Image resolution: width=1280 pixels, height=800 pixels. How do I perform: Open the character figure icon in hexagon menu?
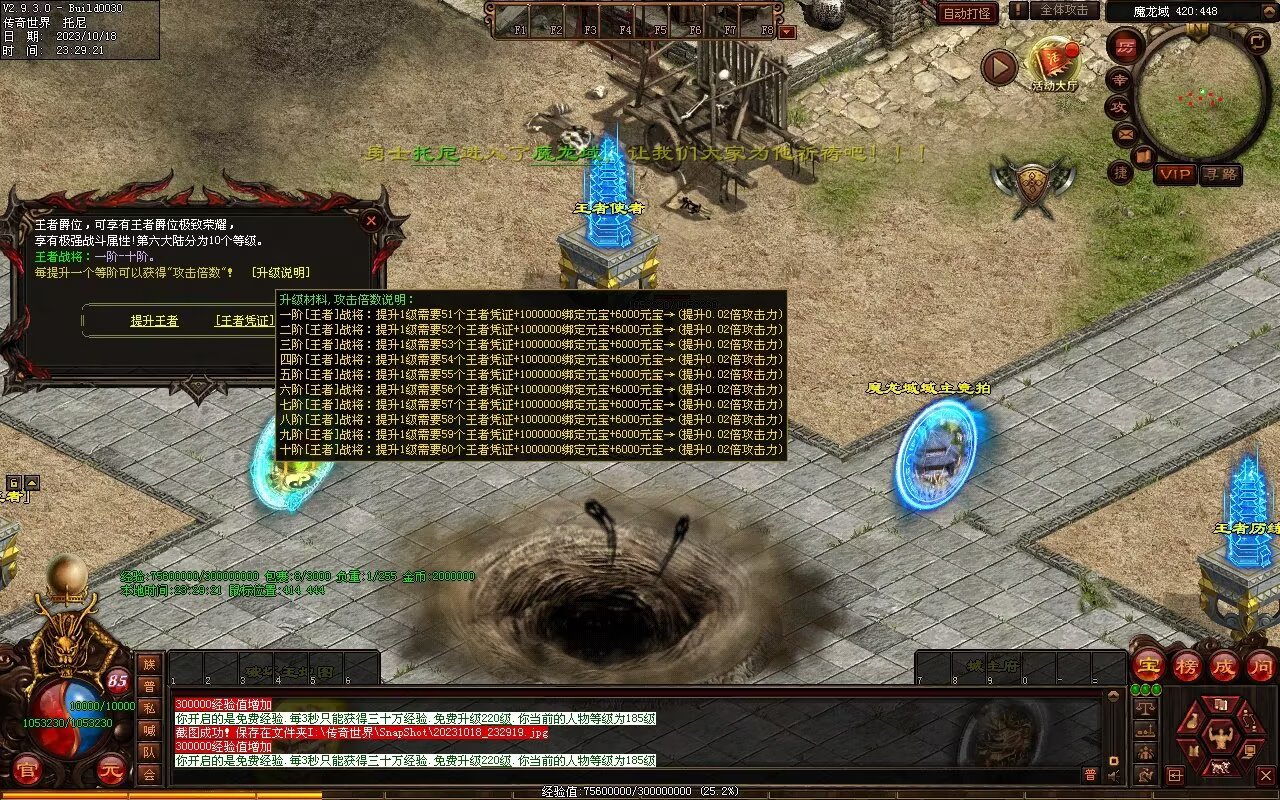[1219, 738]
